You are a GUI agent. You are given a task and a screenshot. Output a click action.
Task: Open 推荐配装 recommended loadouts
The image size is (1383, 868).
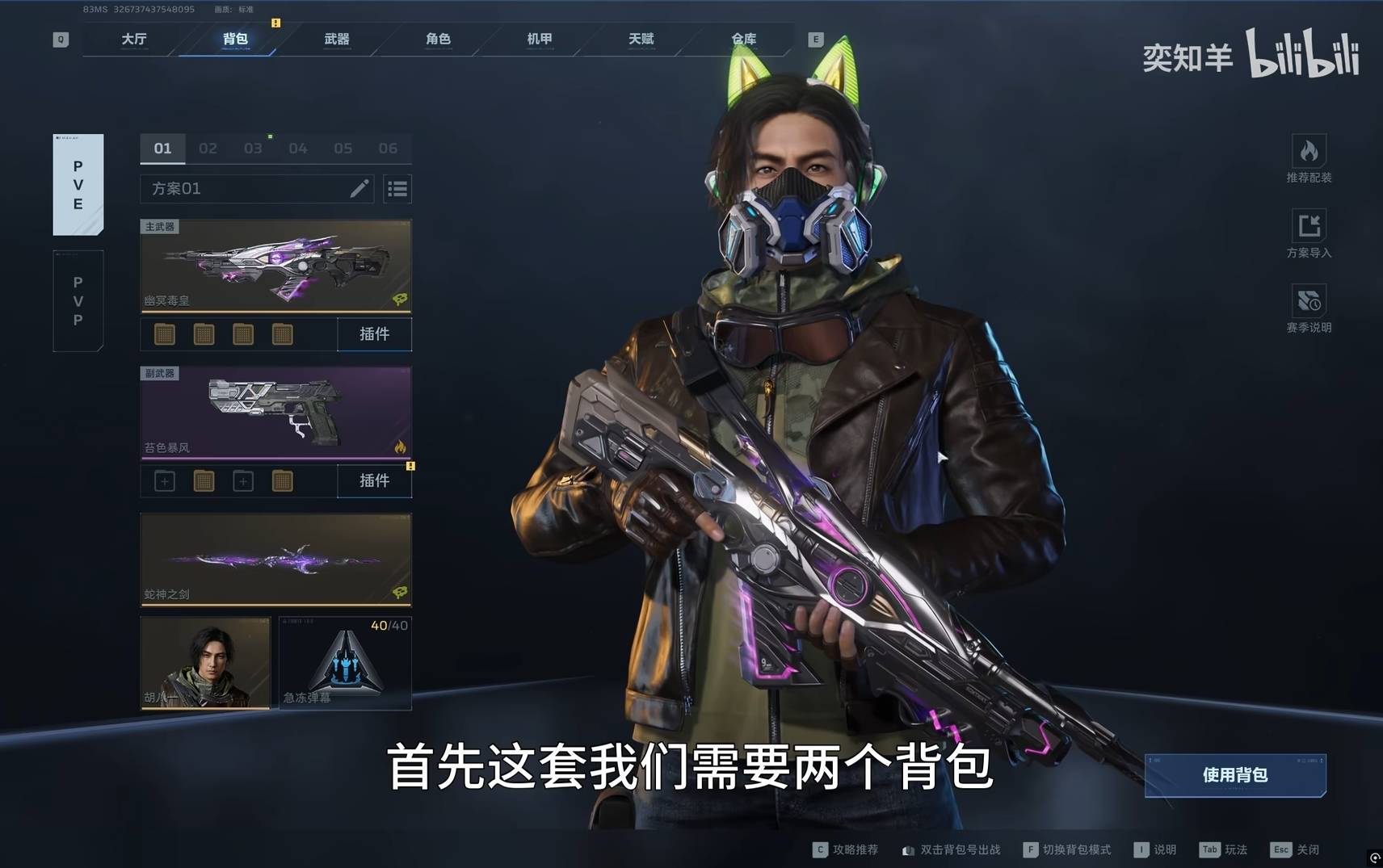pos(1309,159)
